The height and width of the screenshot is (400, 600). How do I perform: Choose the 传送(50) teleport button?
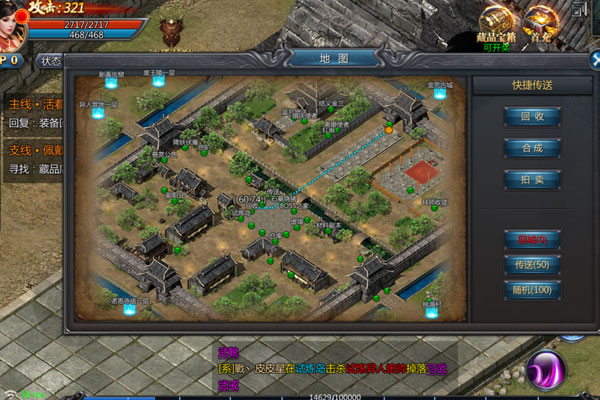click(531, 264)
